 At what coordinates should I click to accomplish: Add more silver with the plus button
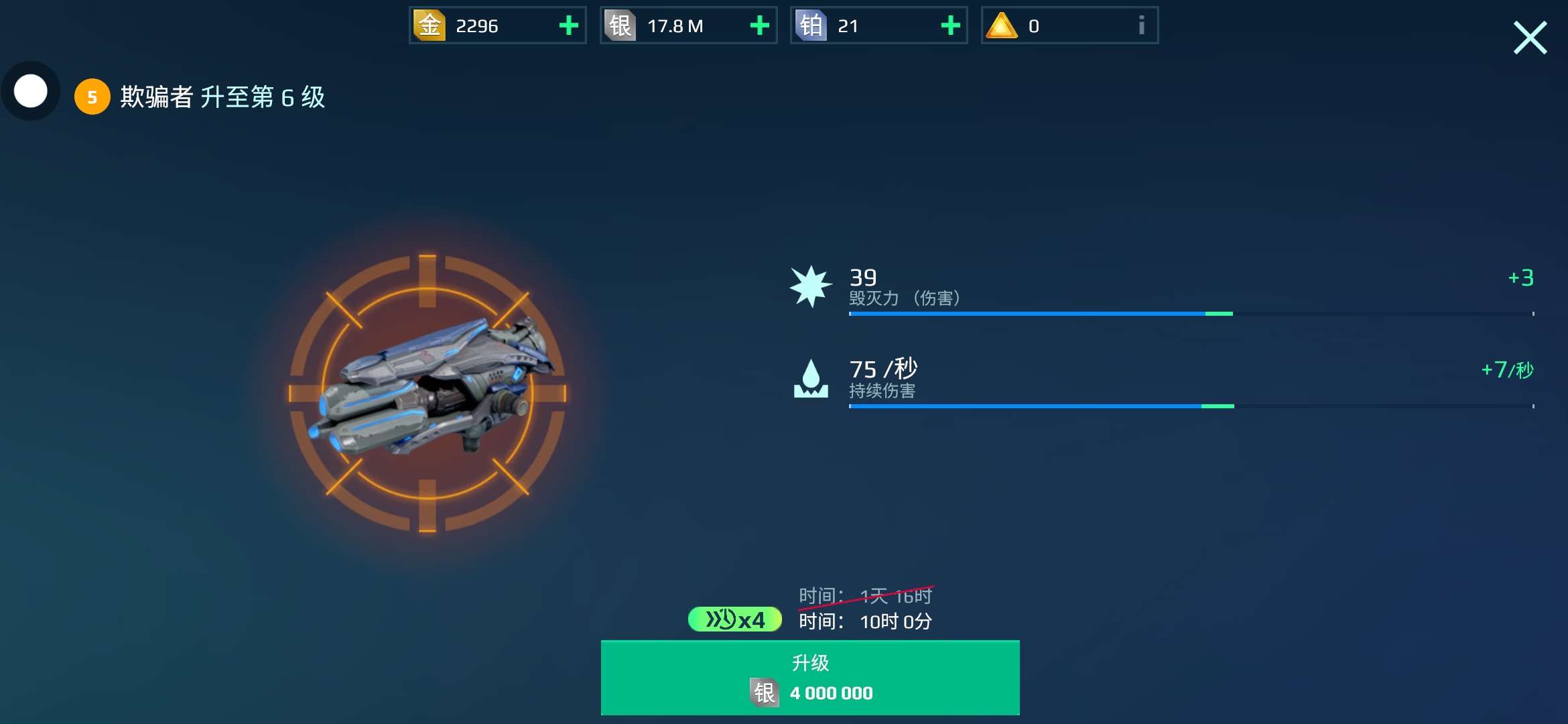coord(759,26)
